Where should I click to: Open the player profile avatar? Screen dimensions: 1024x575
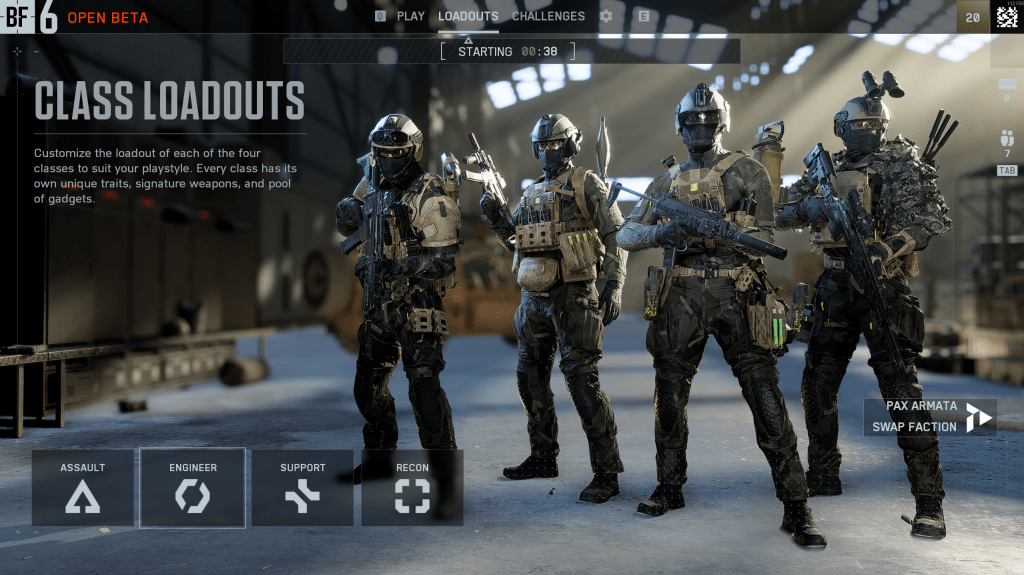(1007, 16)
